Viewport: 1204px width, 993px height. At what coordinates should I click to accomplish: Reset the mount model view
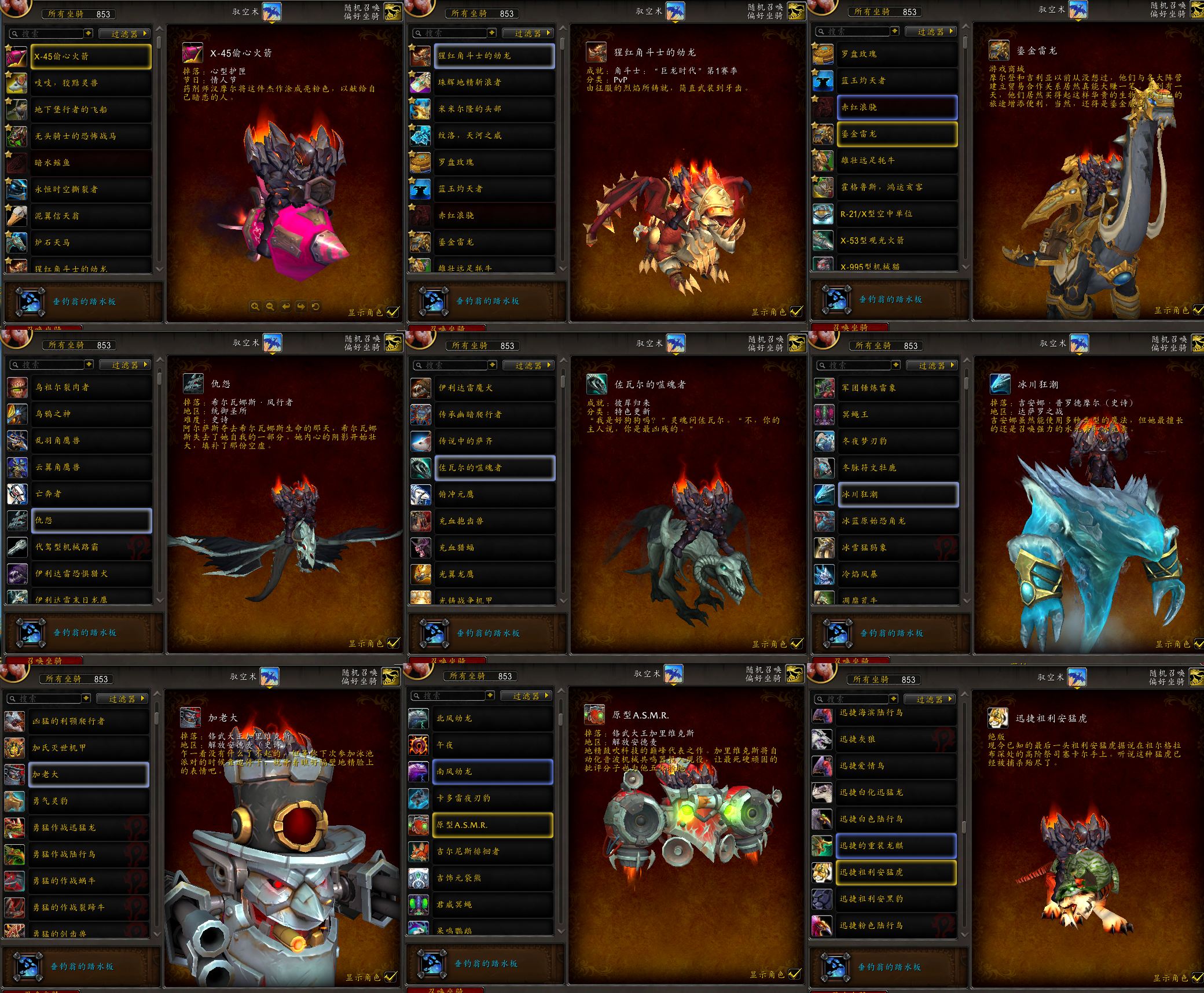[x=315, y=307]
